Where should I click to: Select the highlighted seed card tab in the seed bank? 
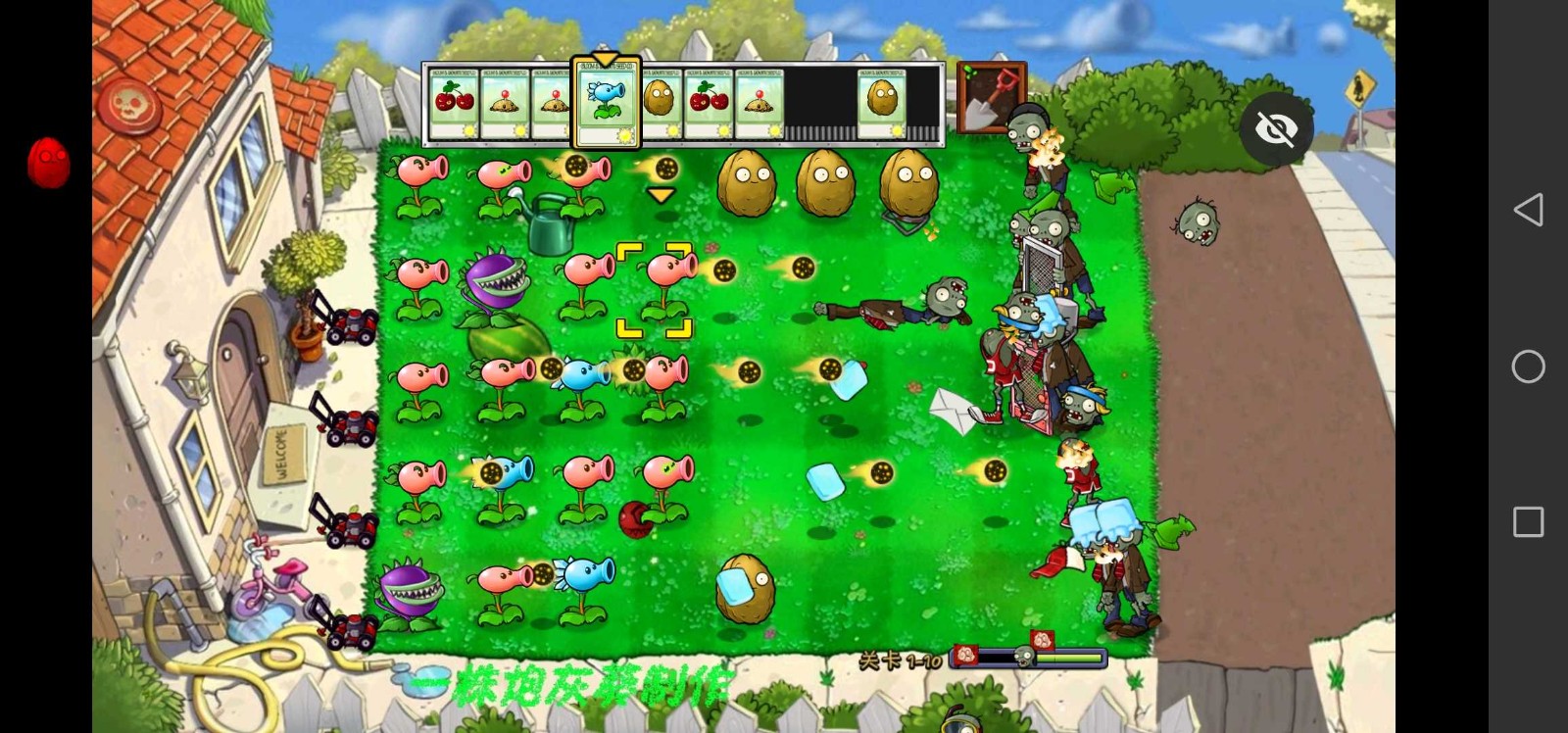(605, 101)
